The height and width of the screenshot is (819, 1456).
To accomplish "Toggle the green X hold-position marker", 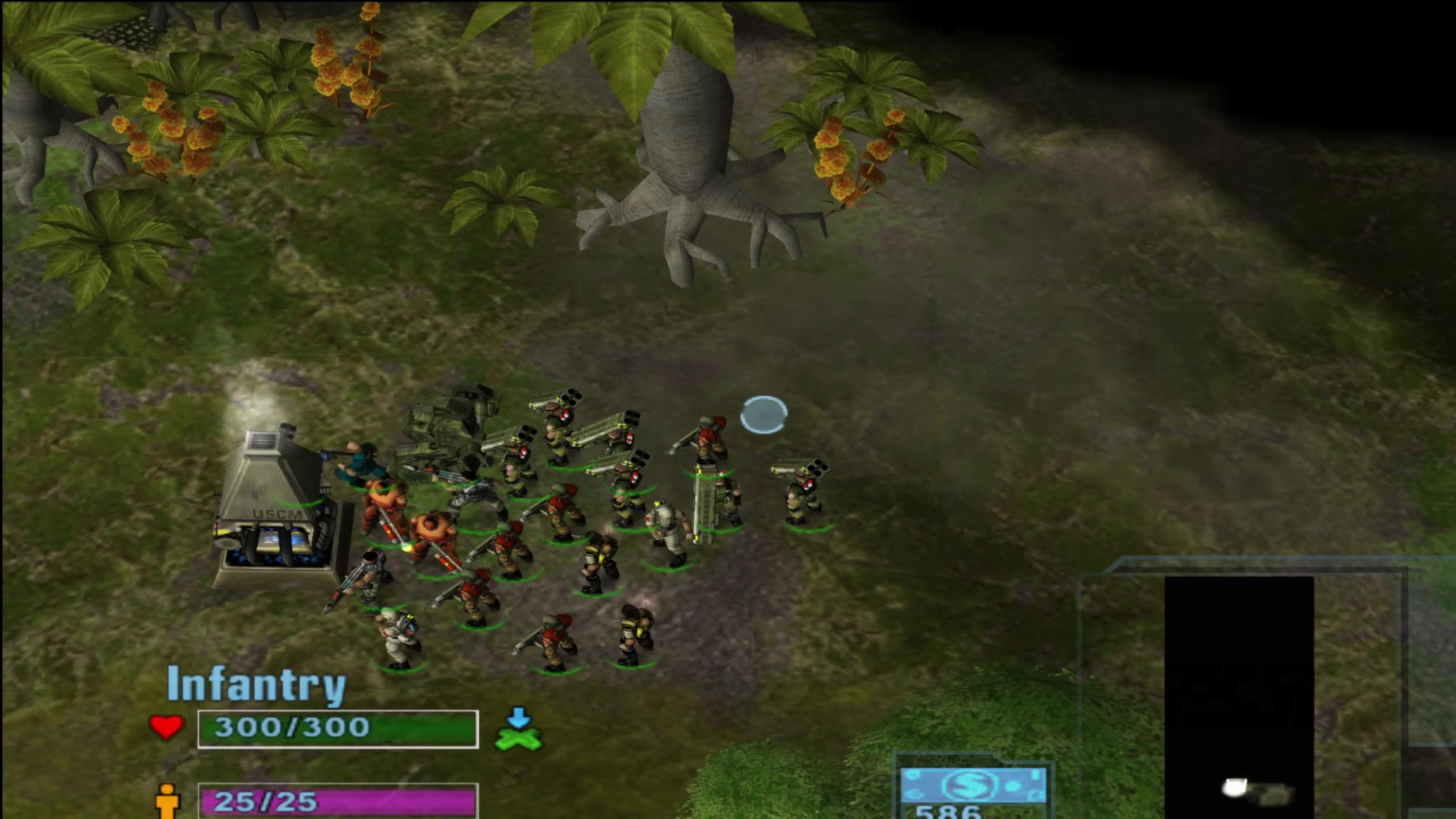I will pos(519,741).
